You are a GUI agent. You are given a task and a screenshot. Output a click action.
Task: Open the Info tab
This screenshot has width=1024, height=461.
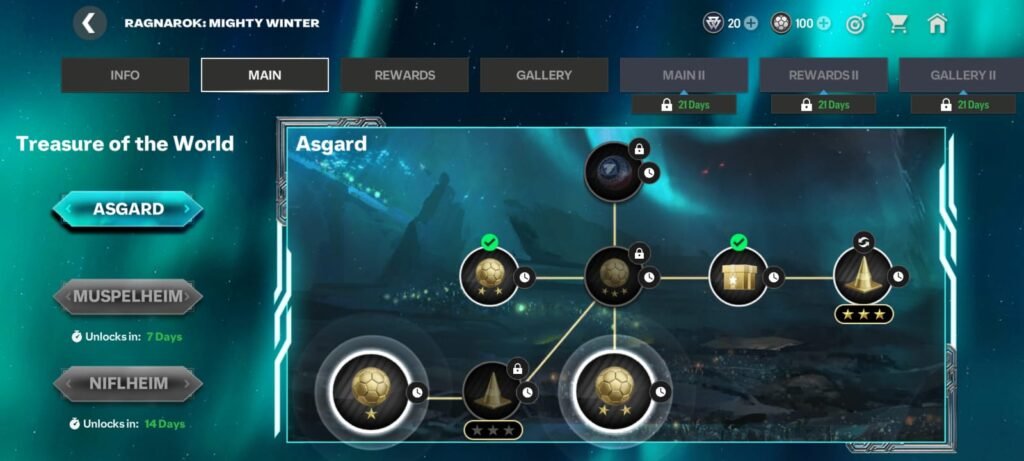(x=125, y=75)
